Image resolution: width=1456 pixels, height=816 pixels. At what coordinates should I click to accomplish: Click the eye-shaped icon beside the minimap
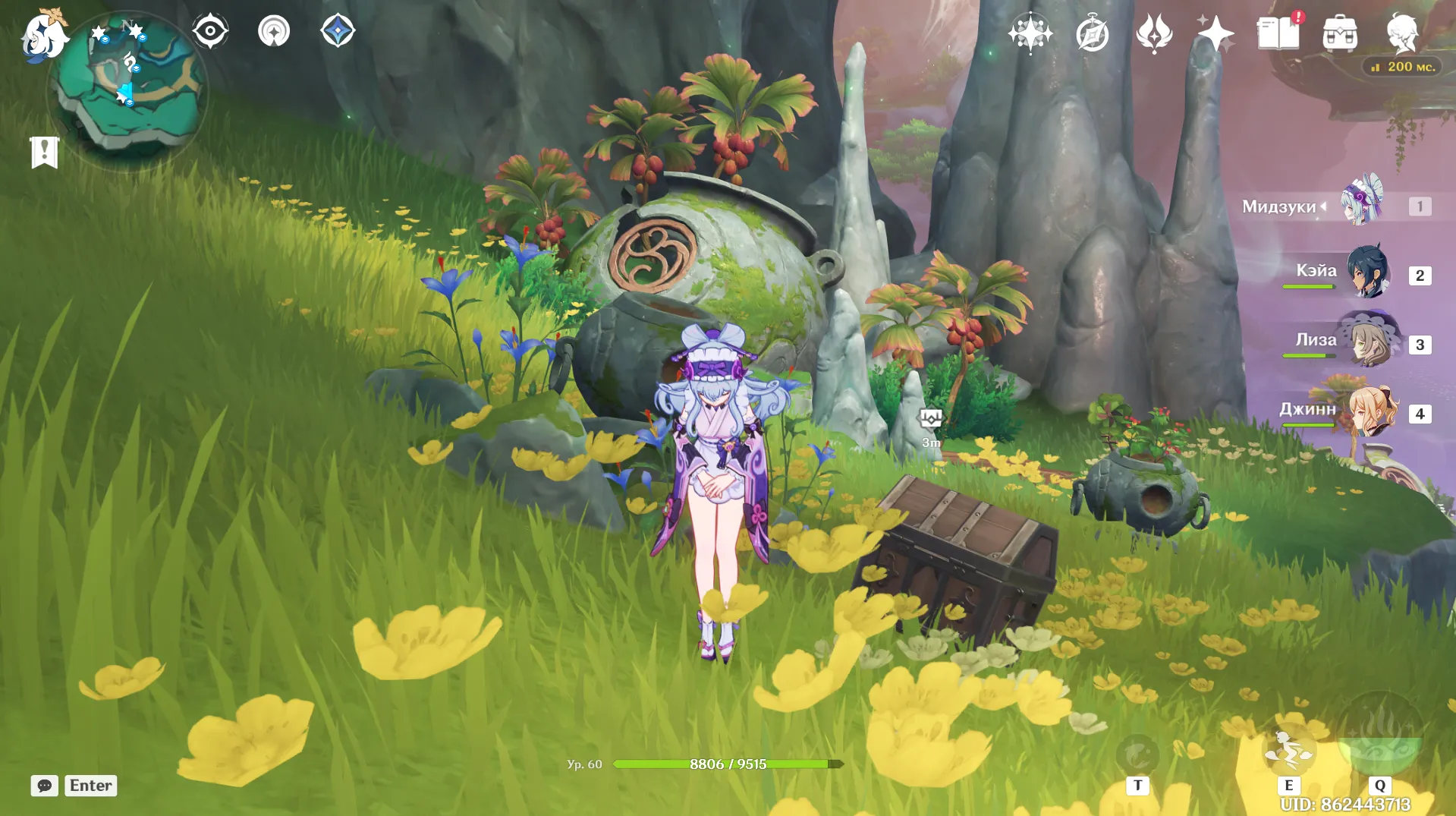(x=210, y=32)
